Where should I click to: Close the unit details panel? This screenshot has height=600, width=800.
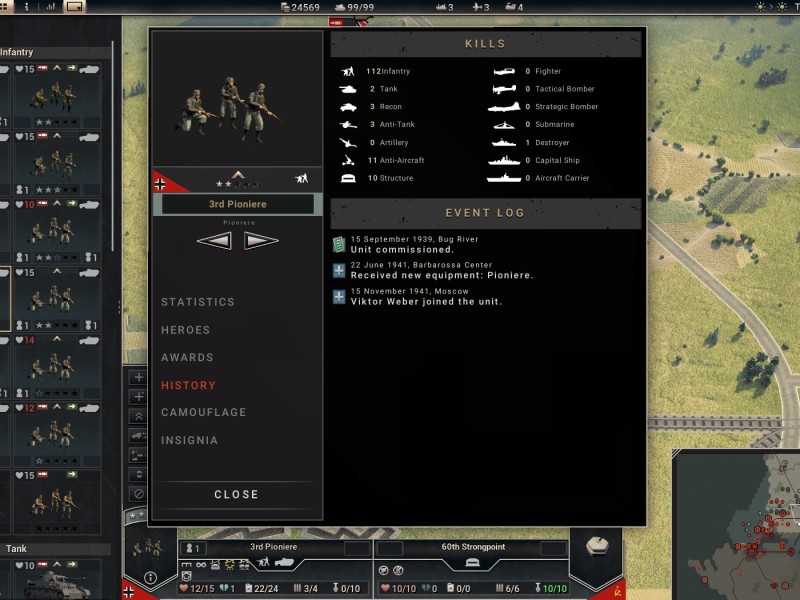(x=236, y=494)
